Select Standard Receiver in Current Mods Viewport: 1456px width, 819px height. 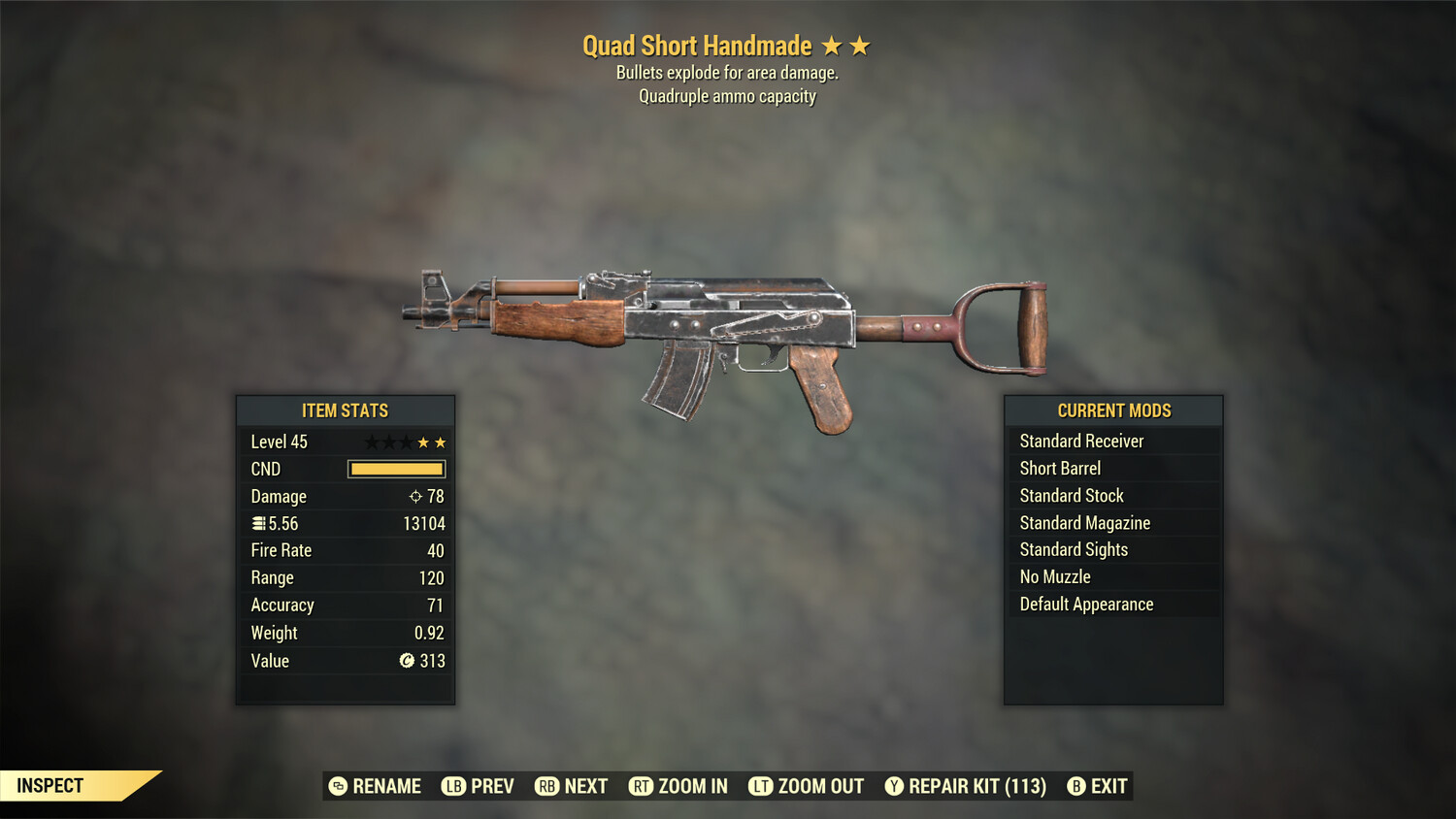point(1081,441)
